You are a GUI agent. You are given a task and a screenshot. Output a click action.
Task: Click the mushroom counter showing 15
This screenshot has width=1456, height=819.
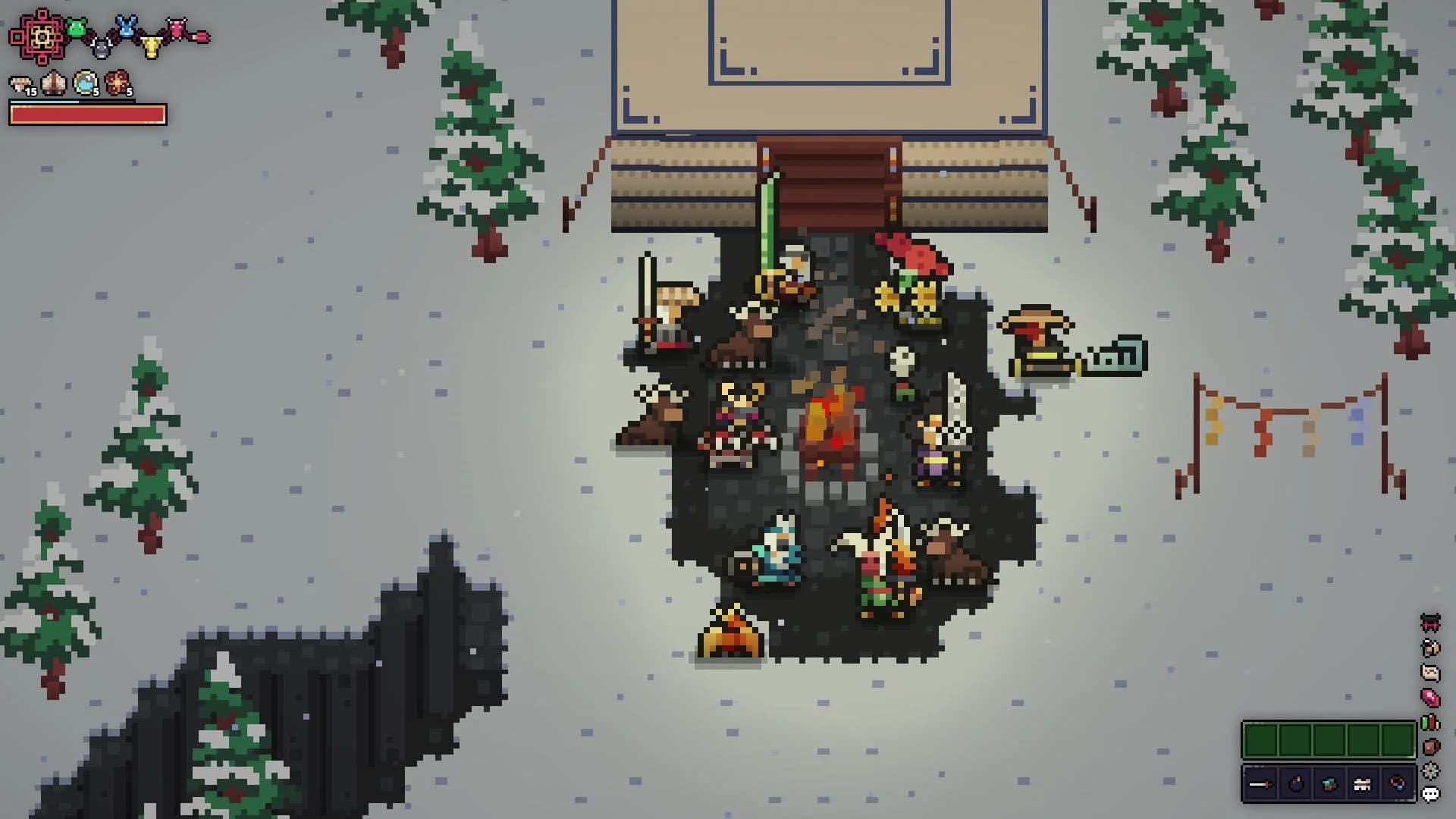[19, 83]
